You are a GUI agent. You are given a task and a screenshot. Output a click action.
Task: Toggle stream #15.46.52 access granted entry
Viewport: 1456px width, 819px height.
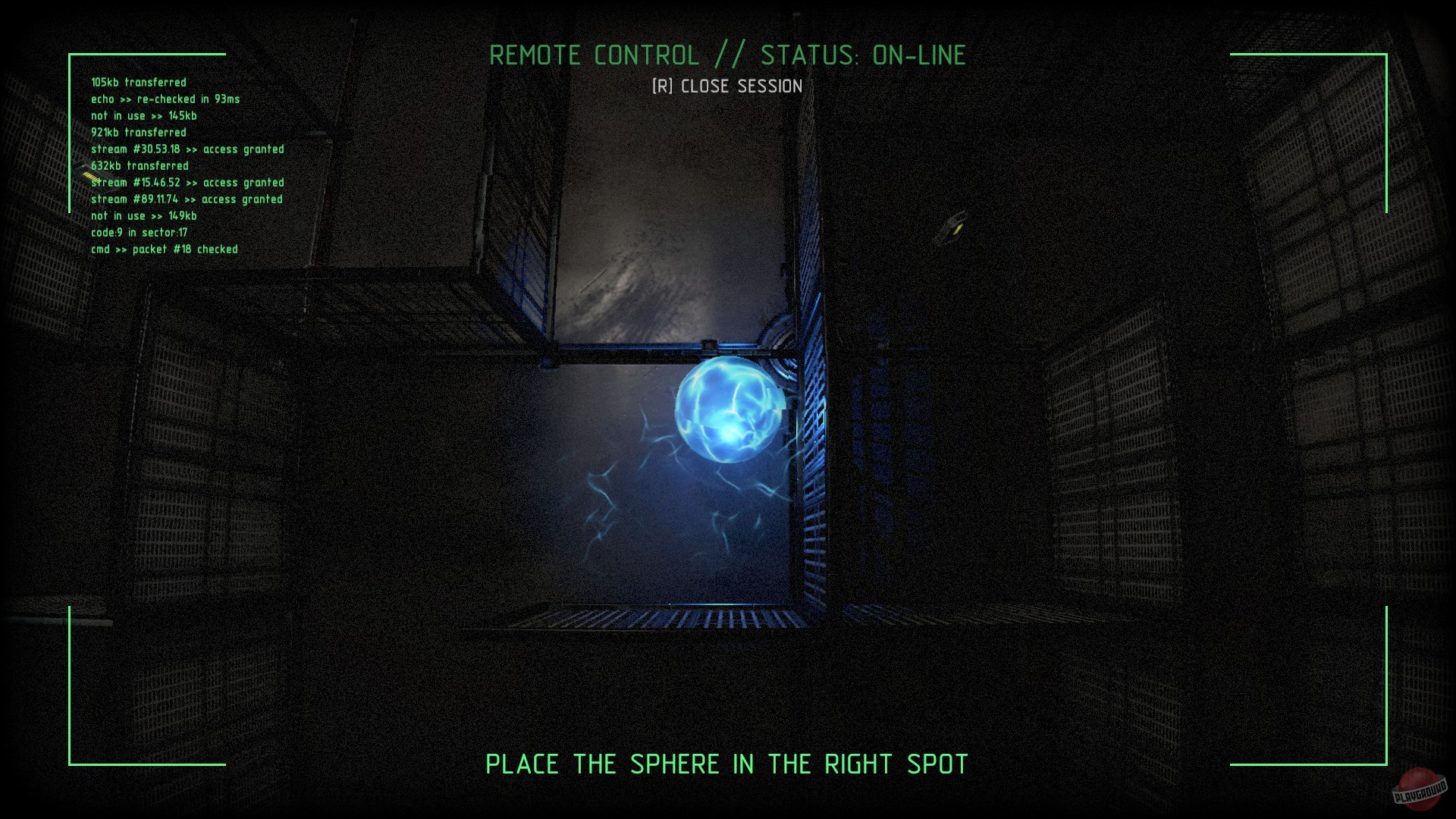tap(187, 182)
